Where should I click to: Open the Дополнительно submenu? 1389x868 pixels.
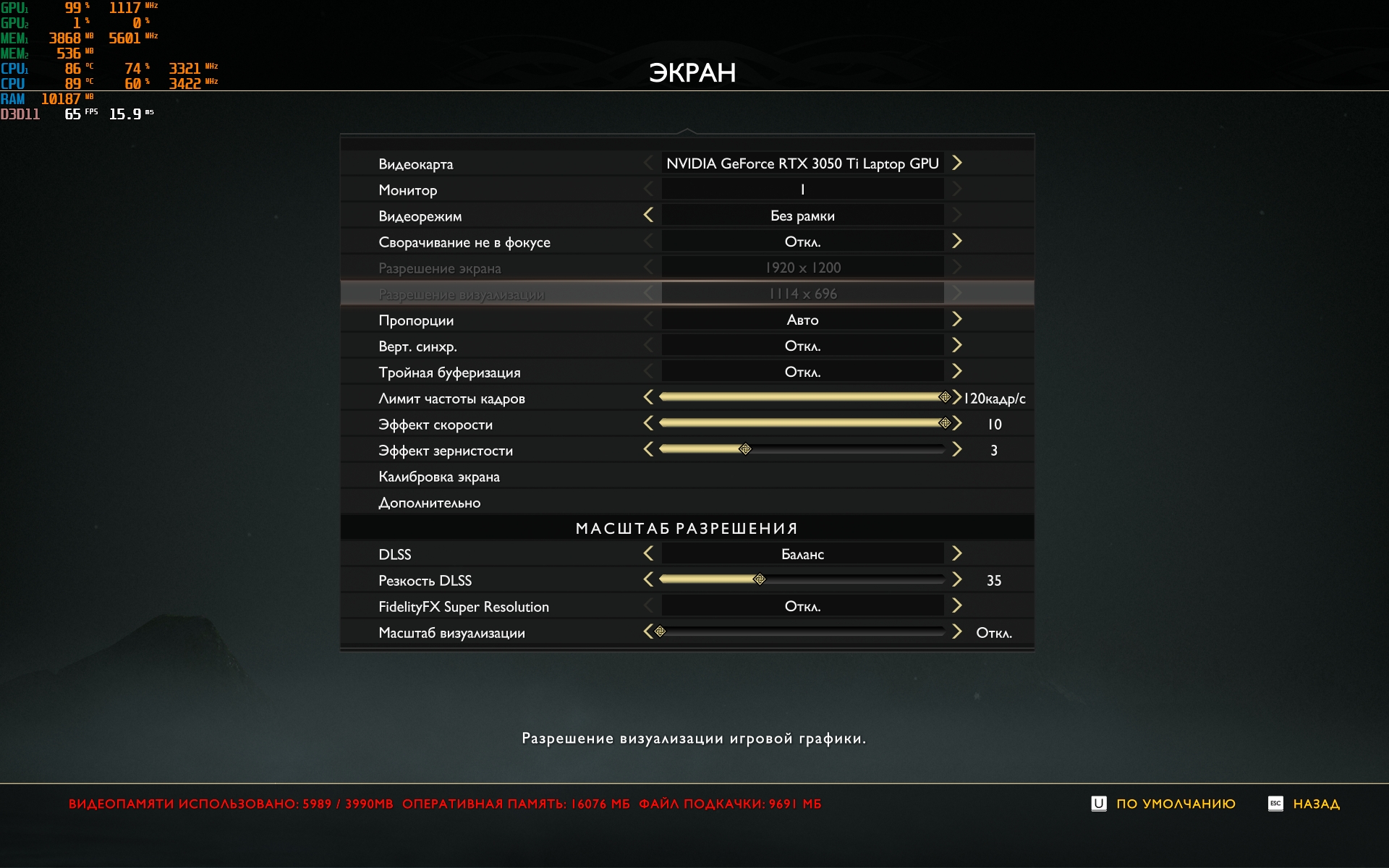429,503
